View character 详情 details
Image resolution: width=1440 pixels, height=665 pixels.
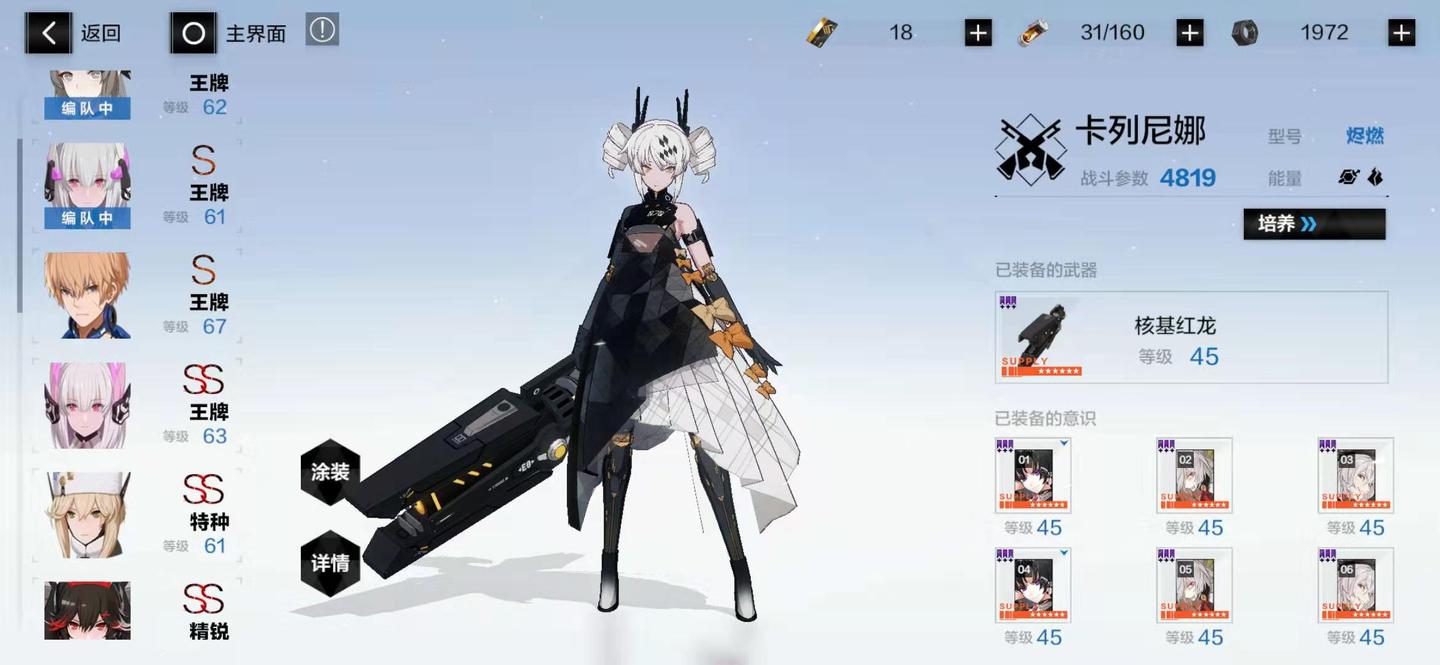pos(330,563)
